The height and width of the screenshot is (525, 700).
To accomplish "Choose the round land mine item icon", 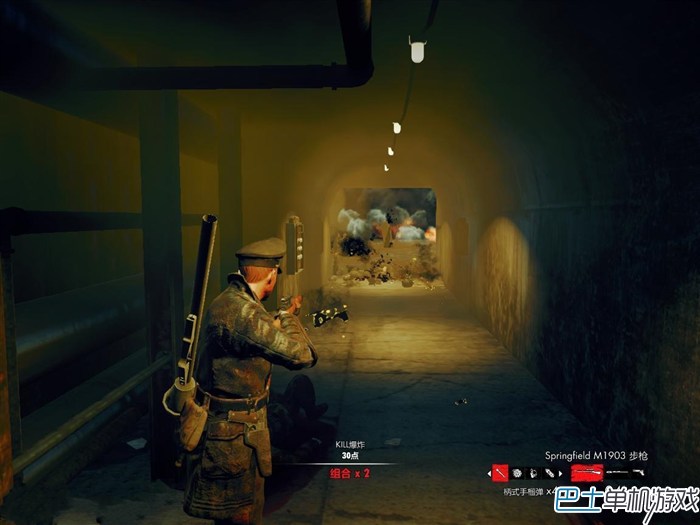I will pos(517,472).
